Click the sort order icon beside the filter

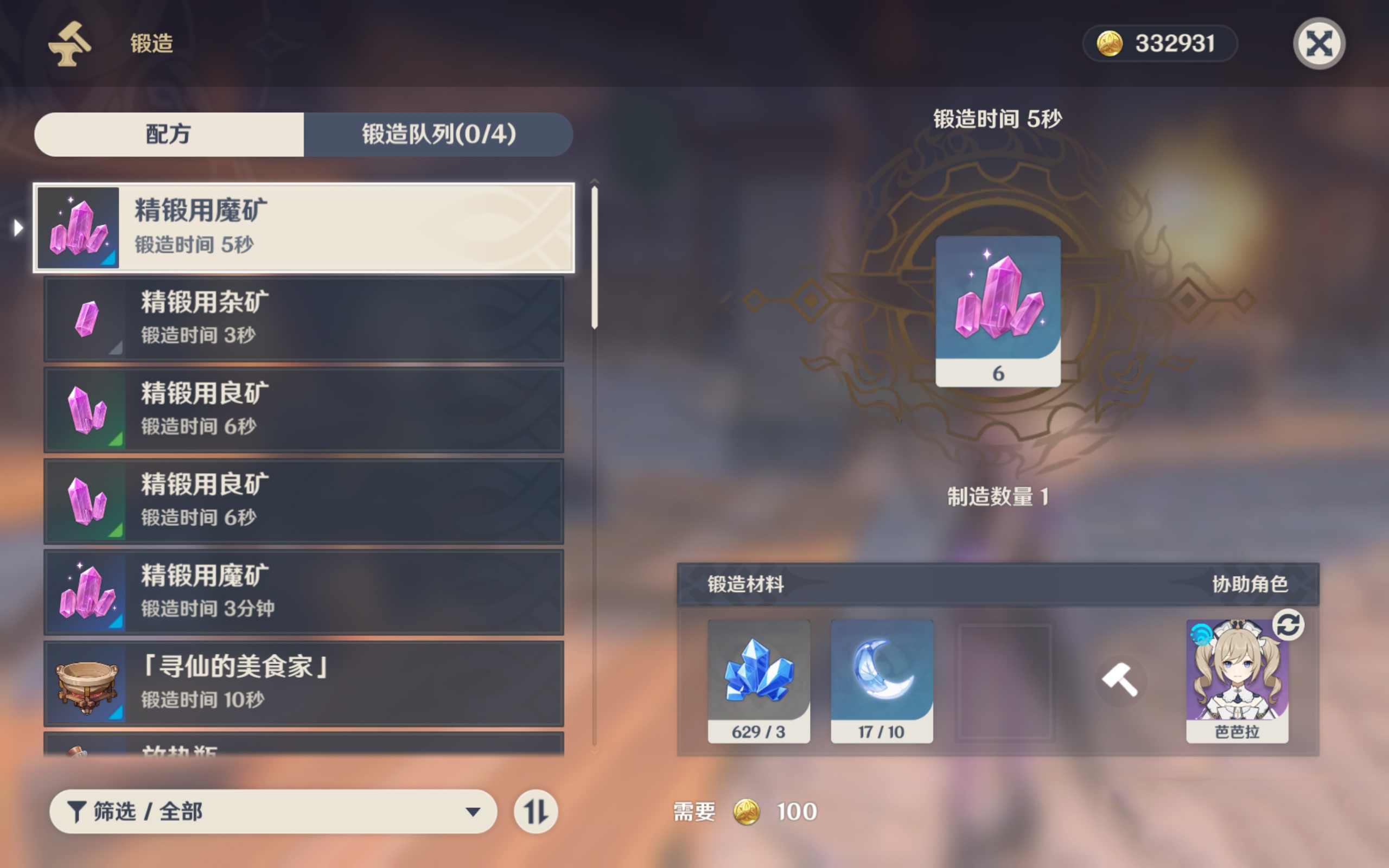pyautogui.click(x=536, y=812)
